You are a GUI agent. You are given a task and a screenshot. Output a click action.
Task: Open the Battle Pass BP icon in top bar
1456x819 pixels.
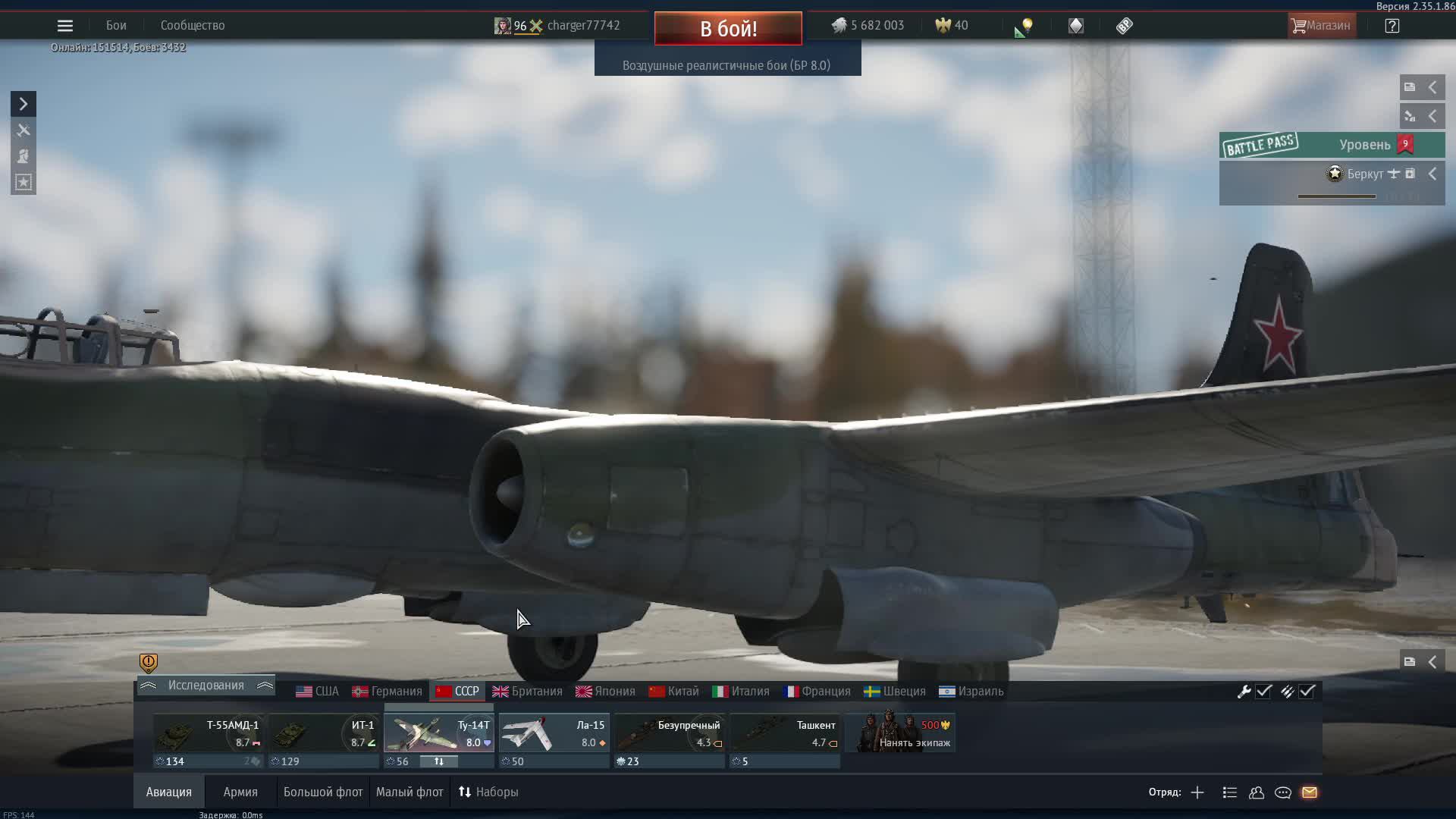1124,25
